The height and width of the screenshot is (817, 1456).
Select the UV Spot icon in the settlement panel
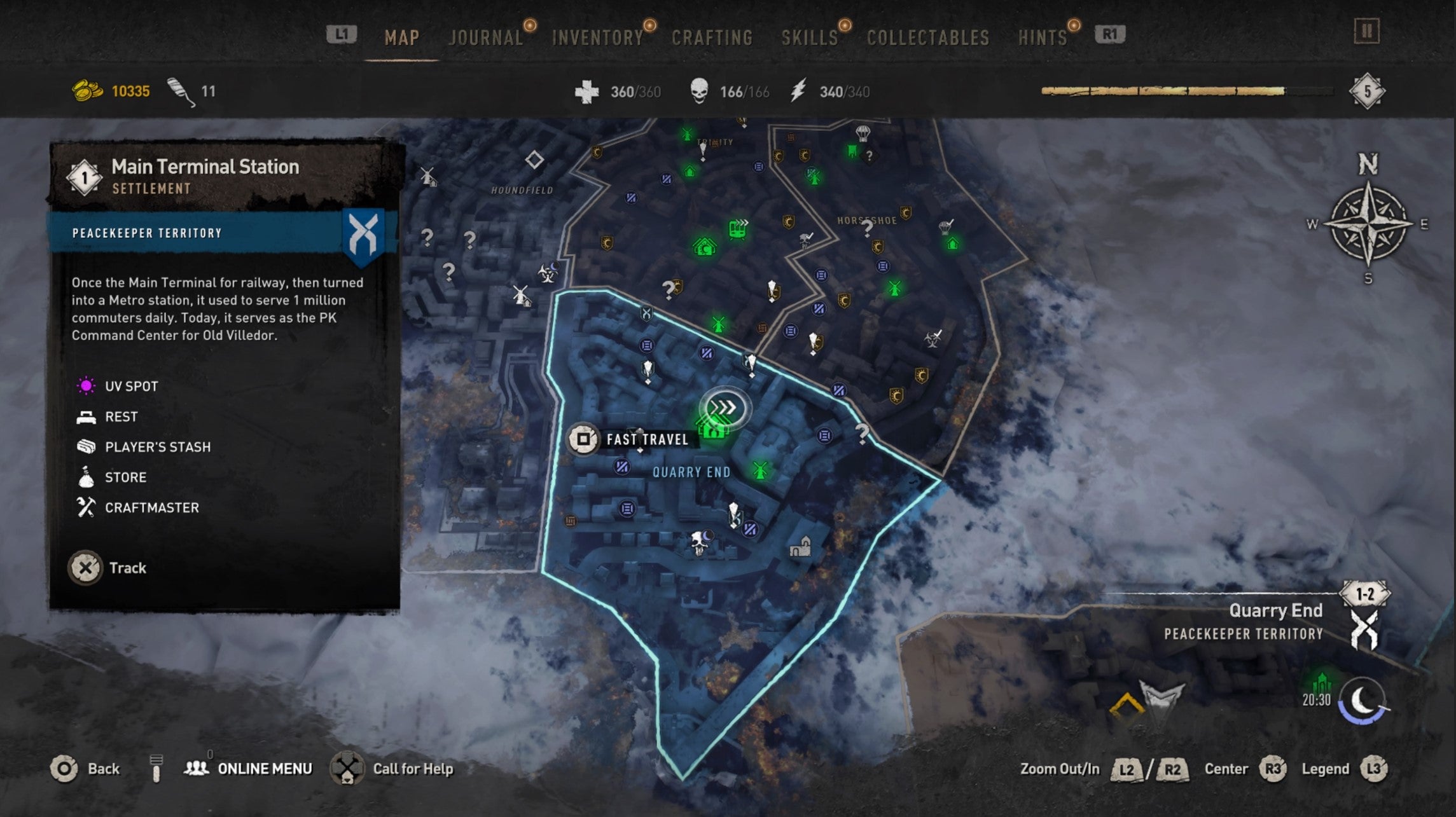(85, 385)
